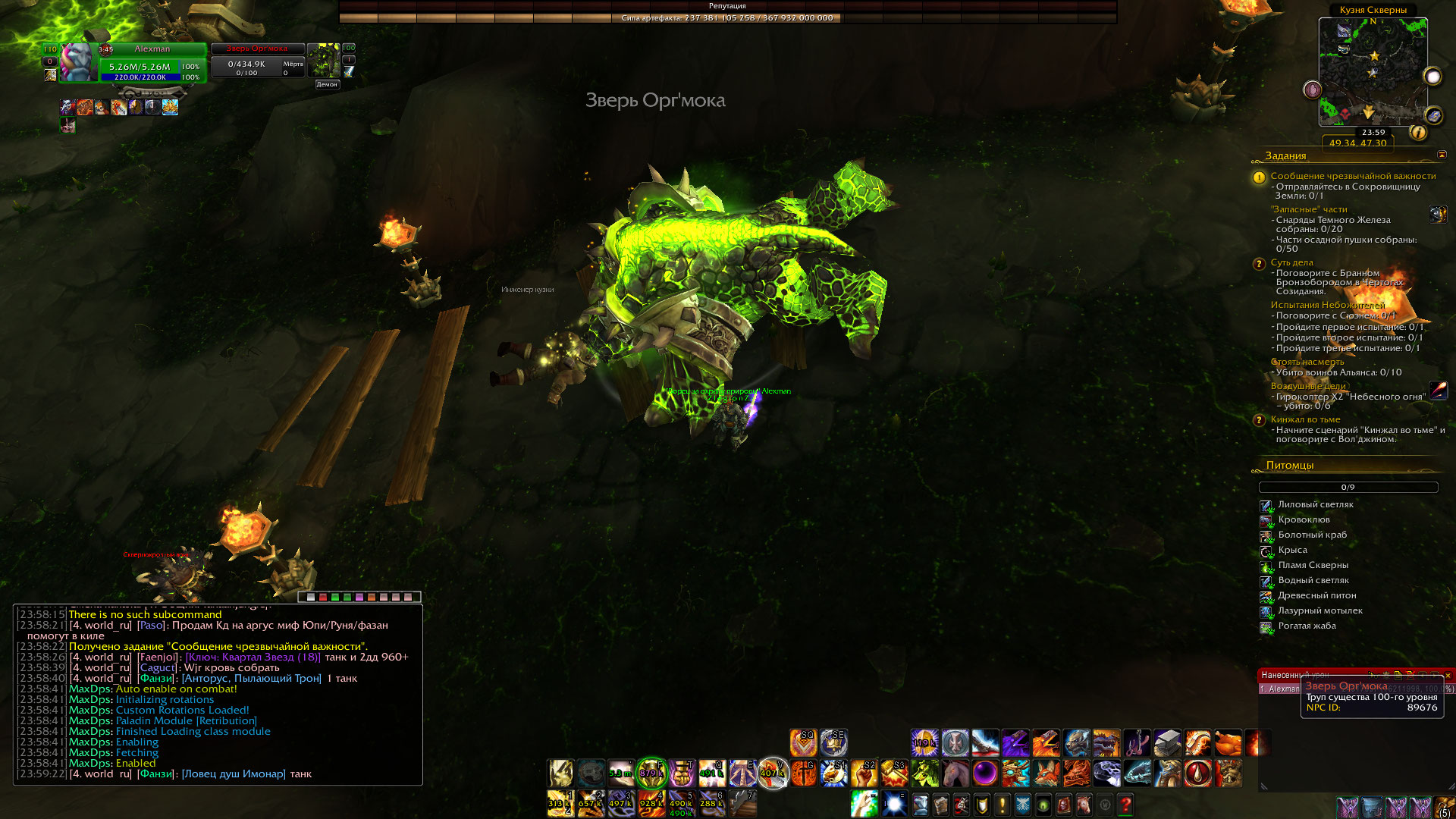Use the ability bound to key 4

(651, 803)
